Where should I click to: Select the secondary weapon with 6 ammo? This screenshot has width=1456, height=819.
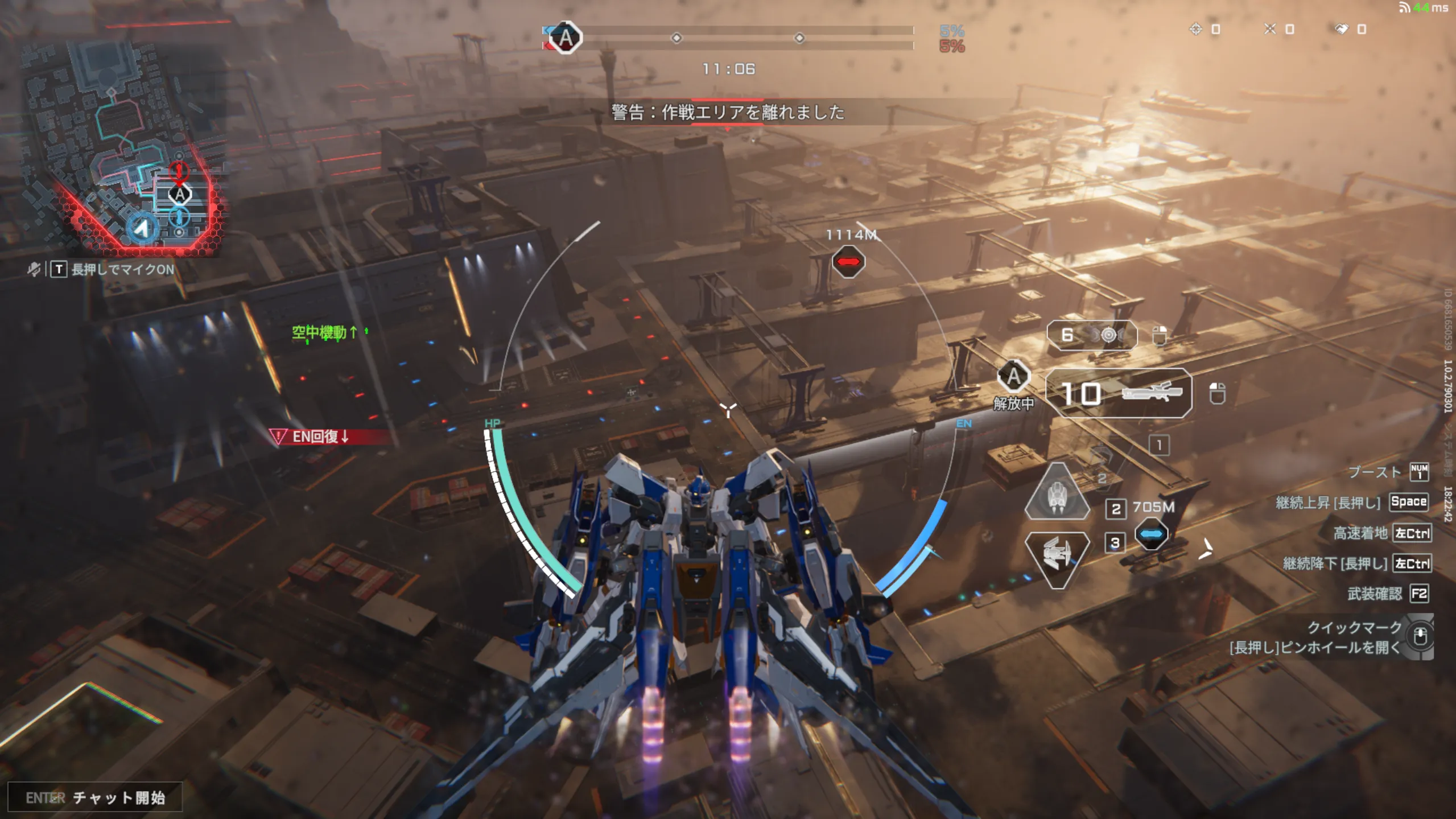[1092, 335]
